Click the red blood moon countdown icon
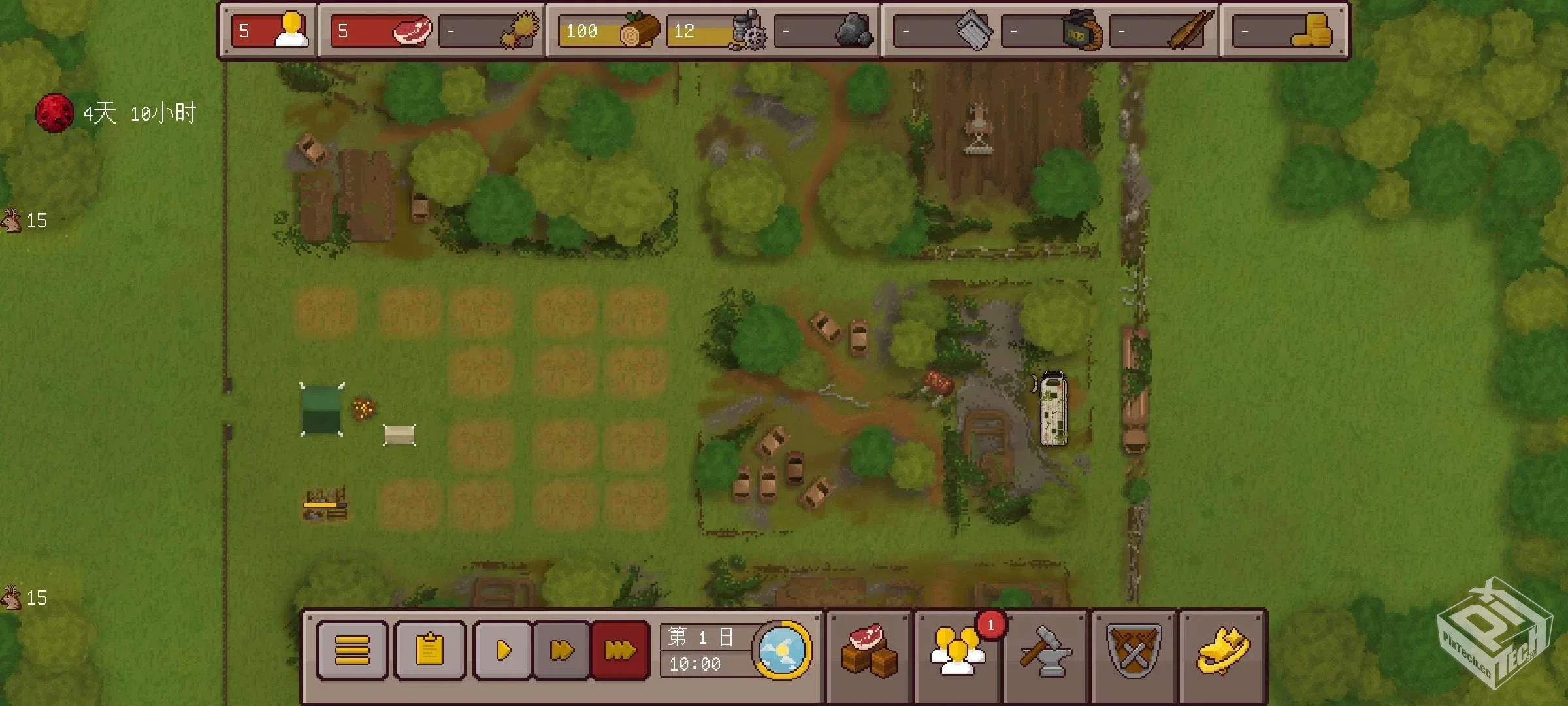The image size is (1568, 706). coord(54,113)
